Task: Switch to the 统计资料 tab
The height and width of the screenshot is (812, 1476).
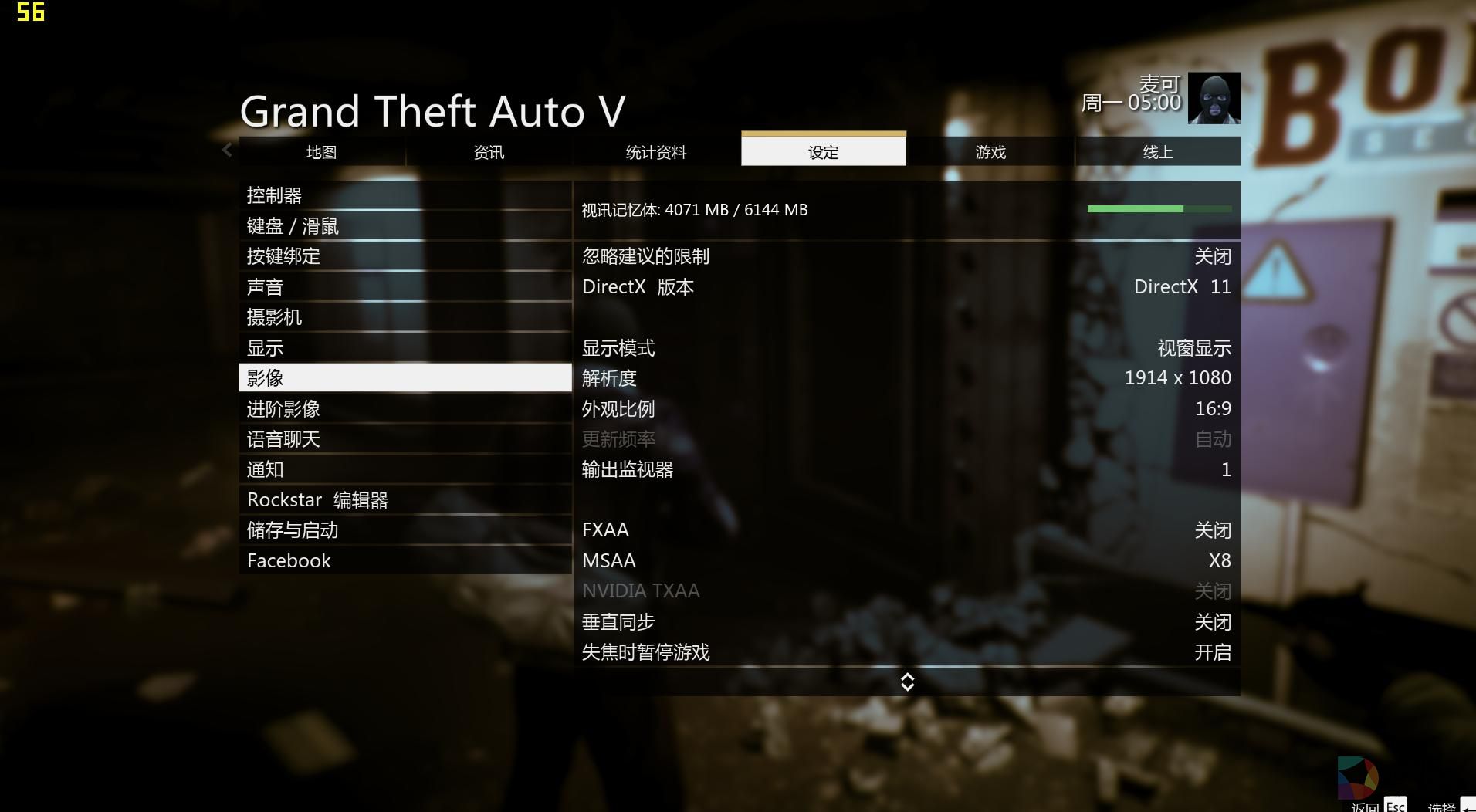Action: click(x=656, y=151)
